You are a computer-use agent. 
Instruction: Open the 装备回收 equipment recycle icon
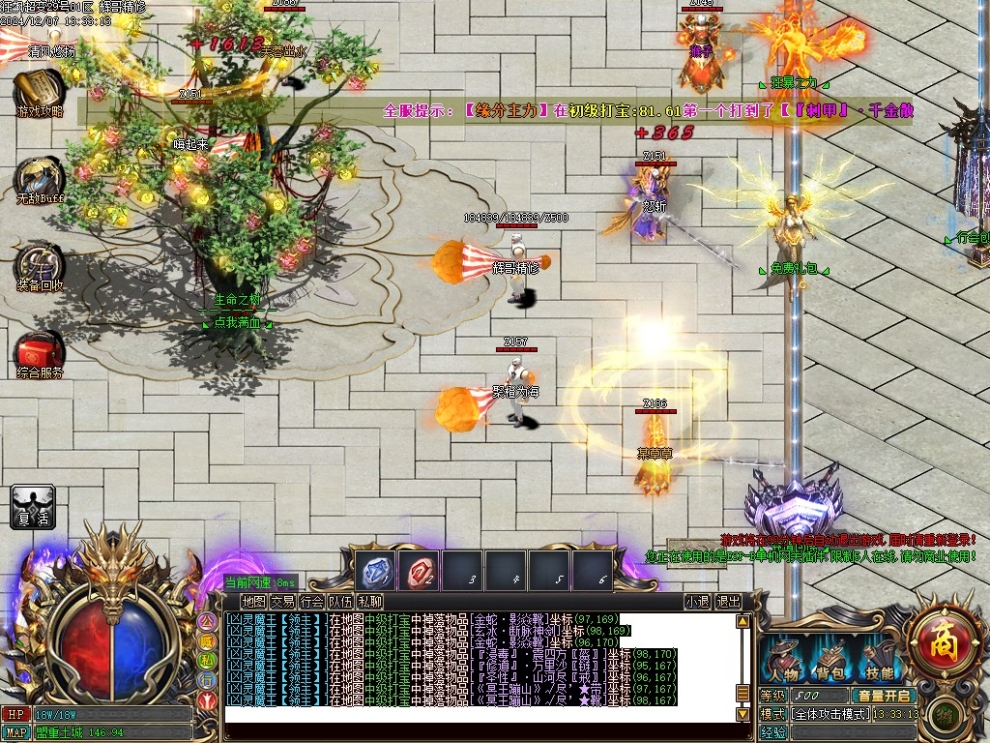coord(38,266)
